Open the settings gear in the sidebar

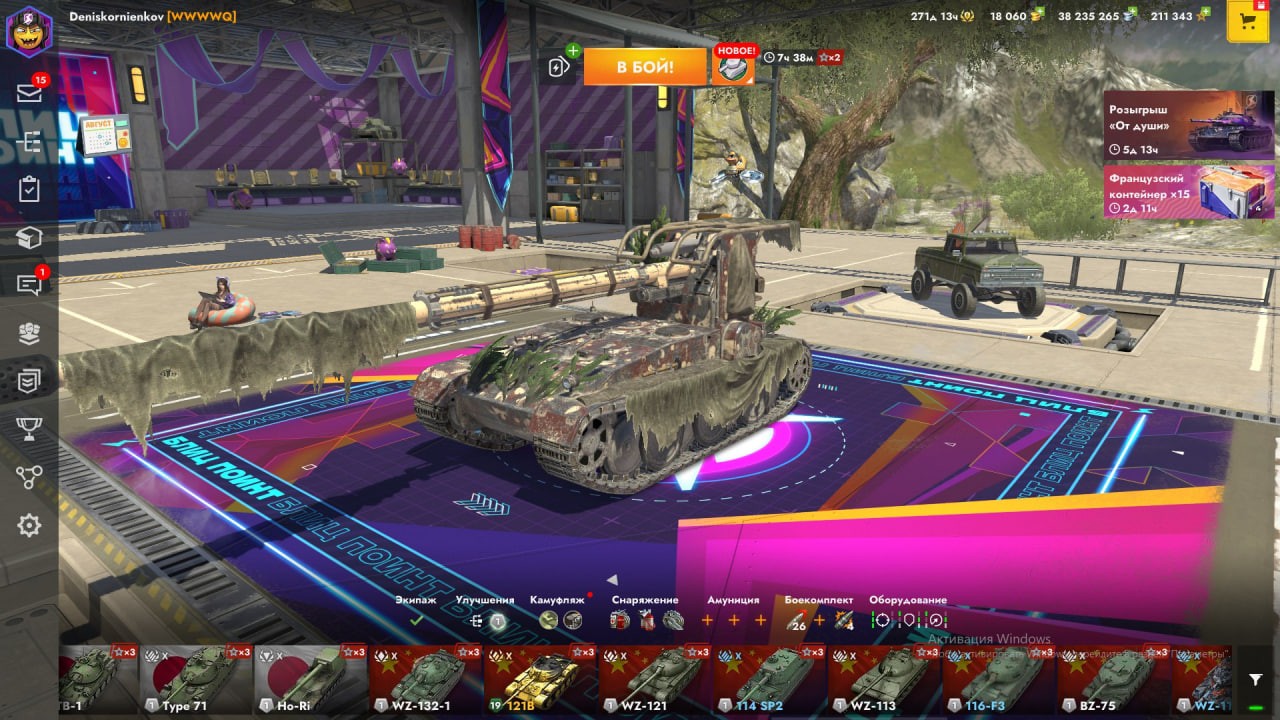(x=29, y=525)
